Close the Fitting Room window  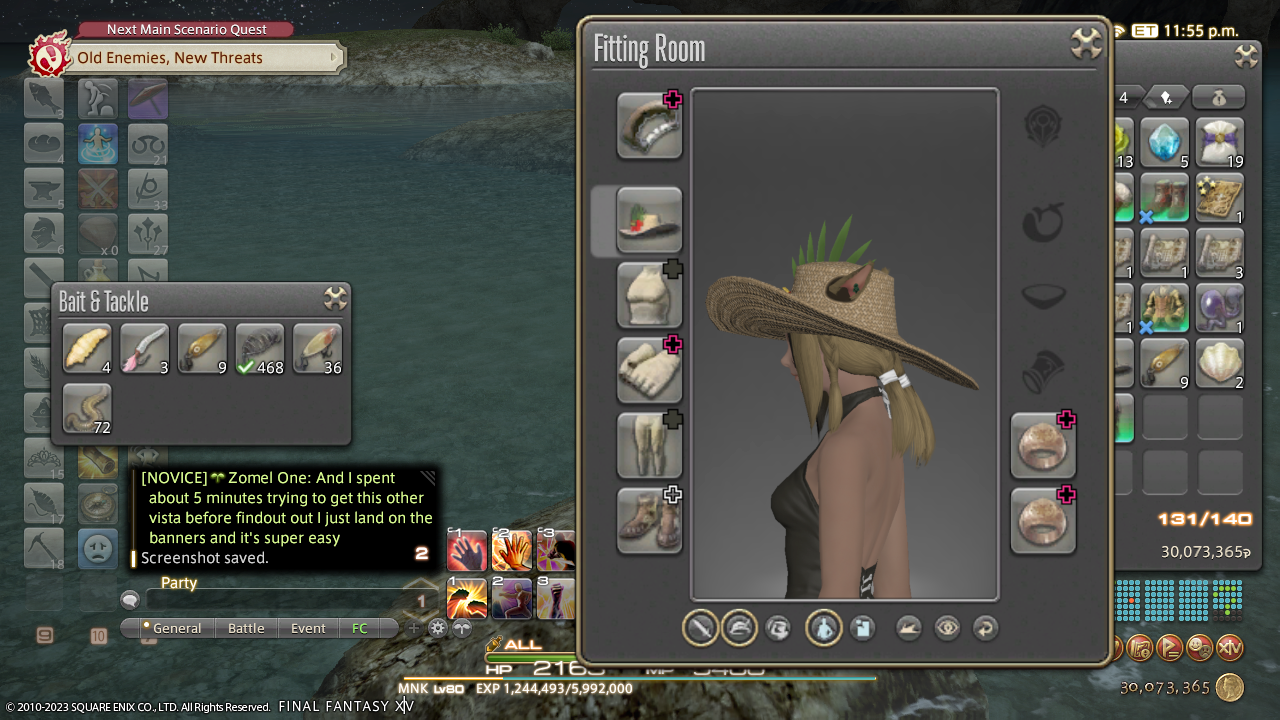point(1086,43)
